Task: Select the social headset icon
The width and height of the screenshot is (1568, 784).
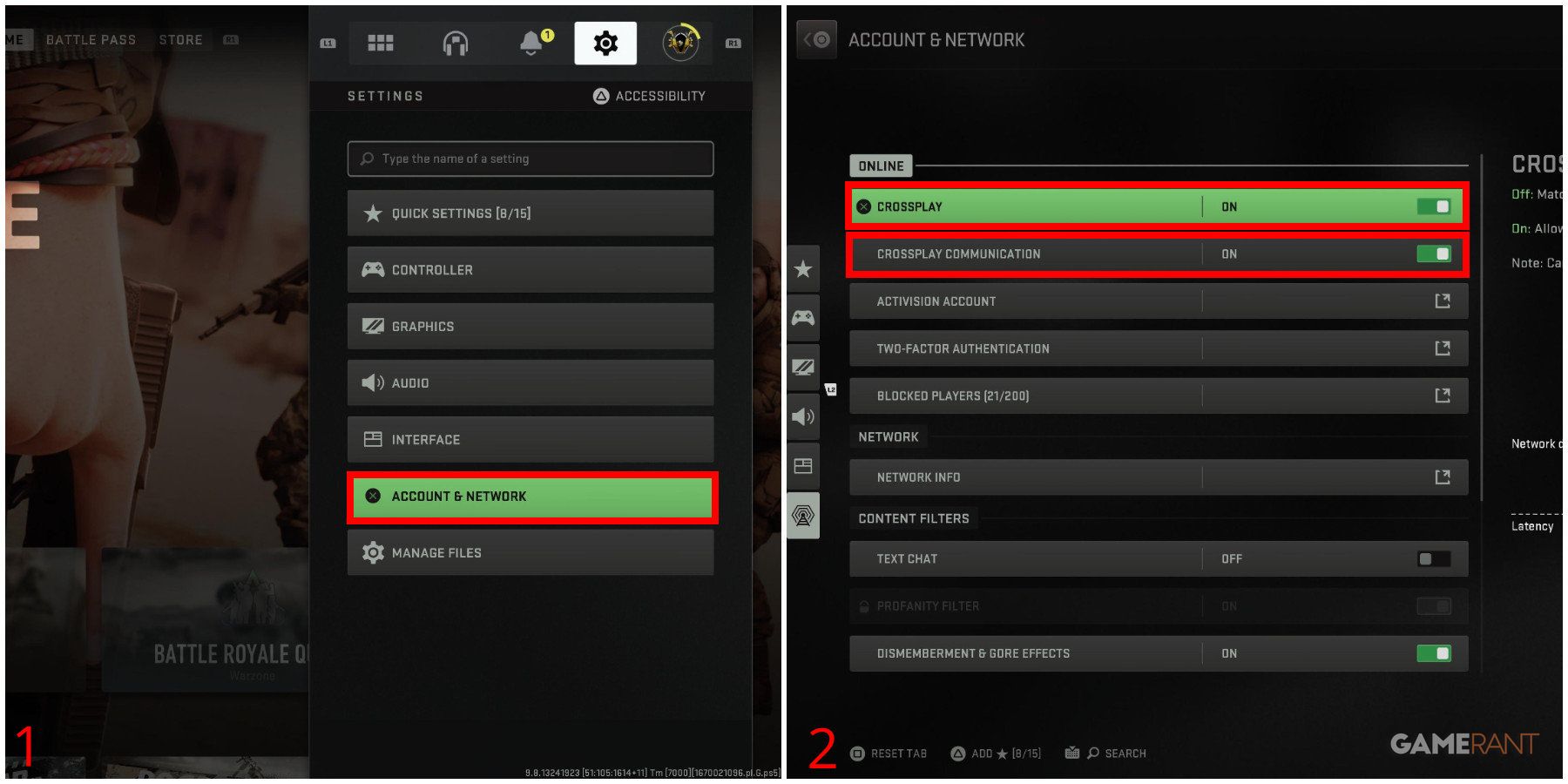Action: pos(456,42)
